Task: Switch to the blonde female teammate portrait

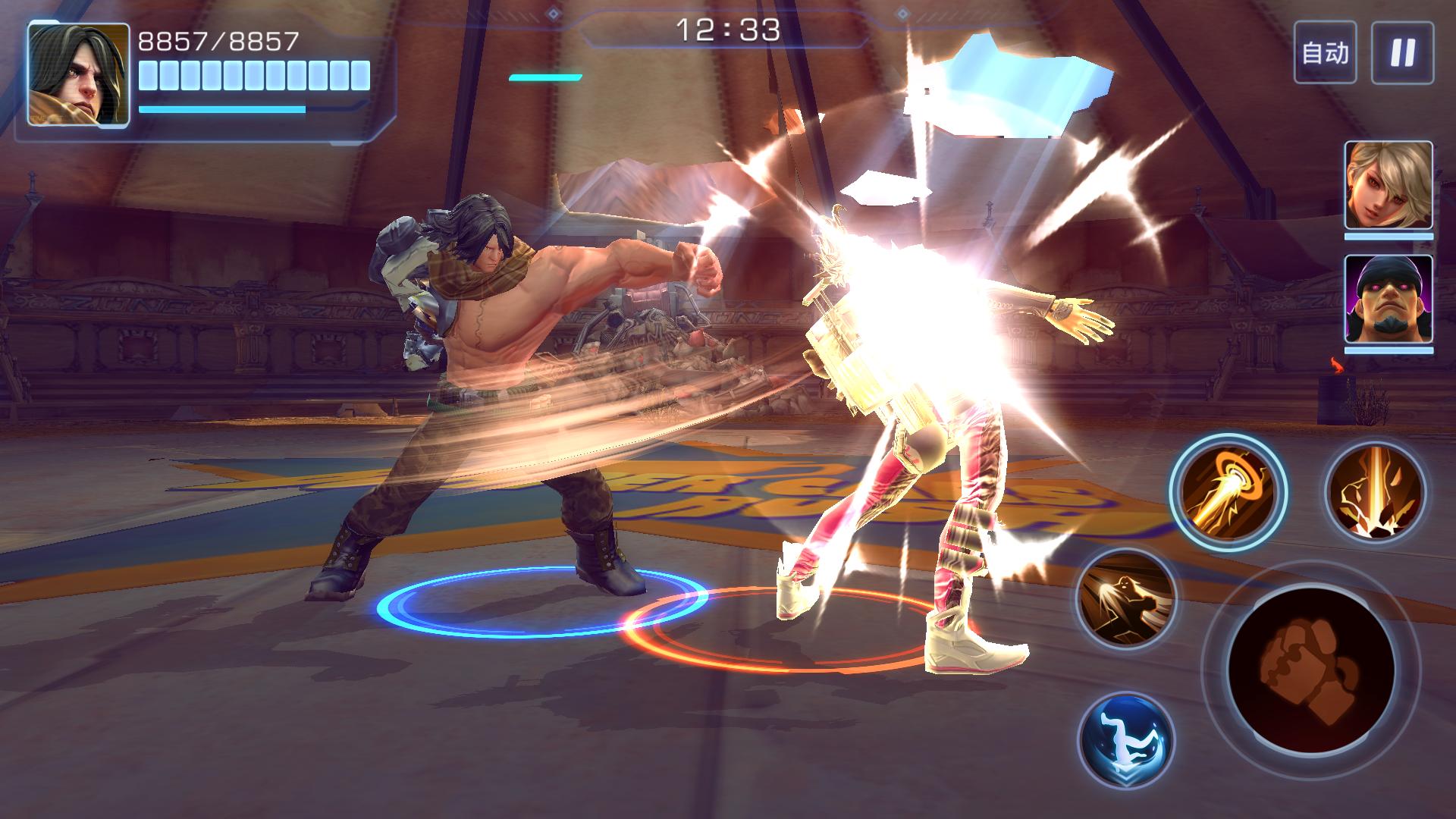Action: (1389, 185)
